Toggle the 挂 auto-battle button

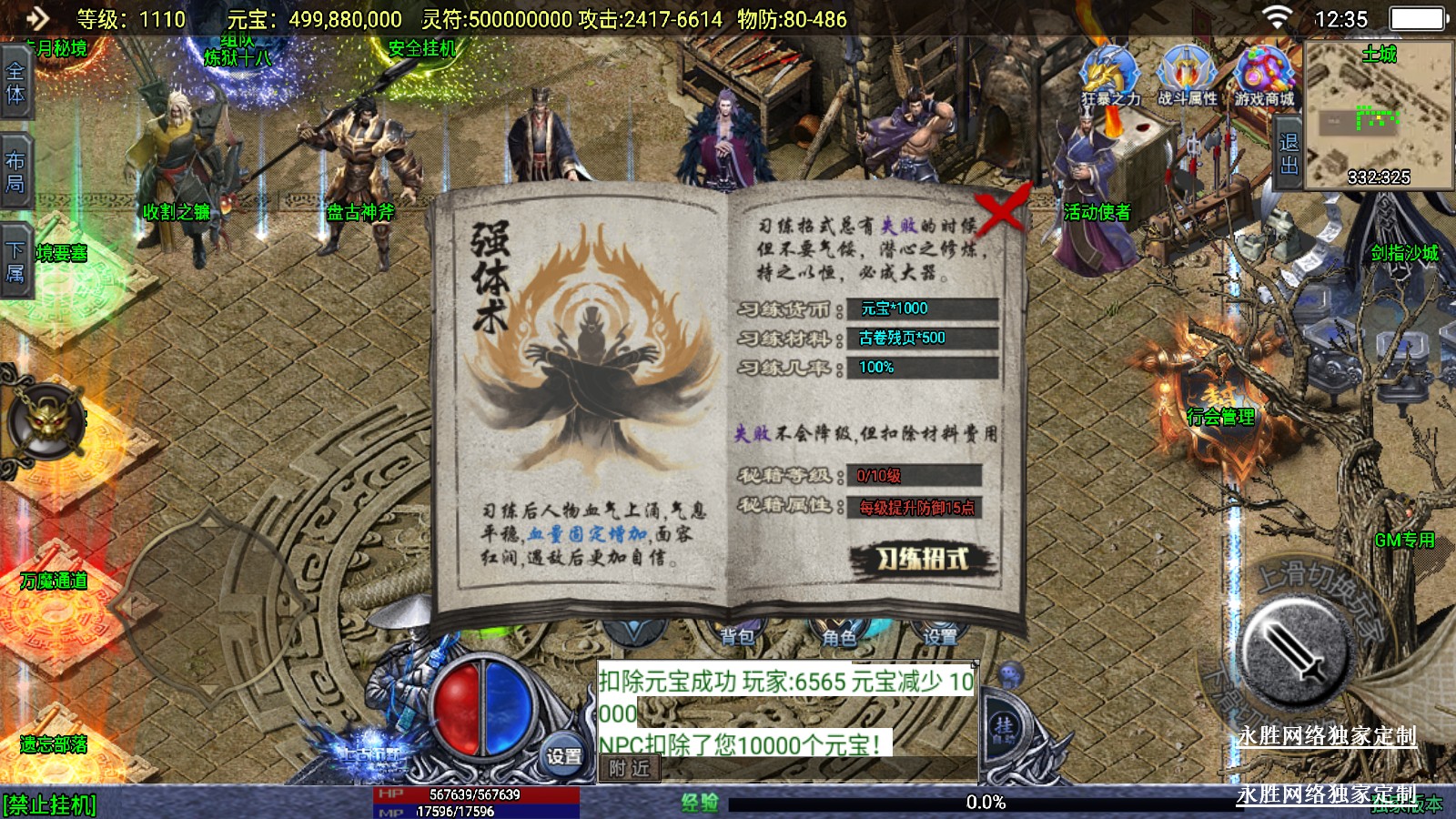pos(1004,728)
